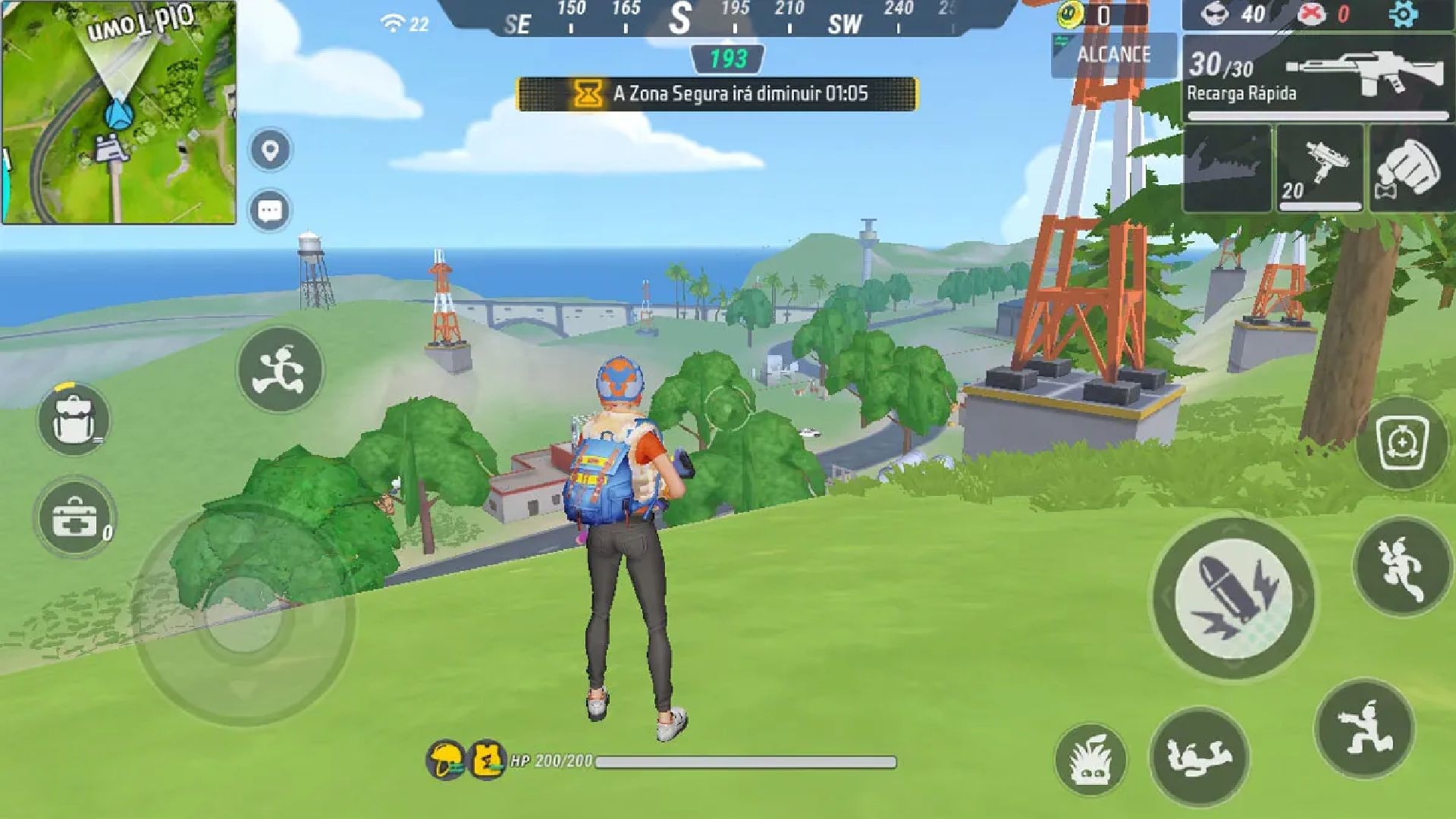Viewport: 1456px width, 819px height.
Task: Select the assault rifle weapon slot
Action: click(x=1316, y=77)
